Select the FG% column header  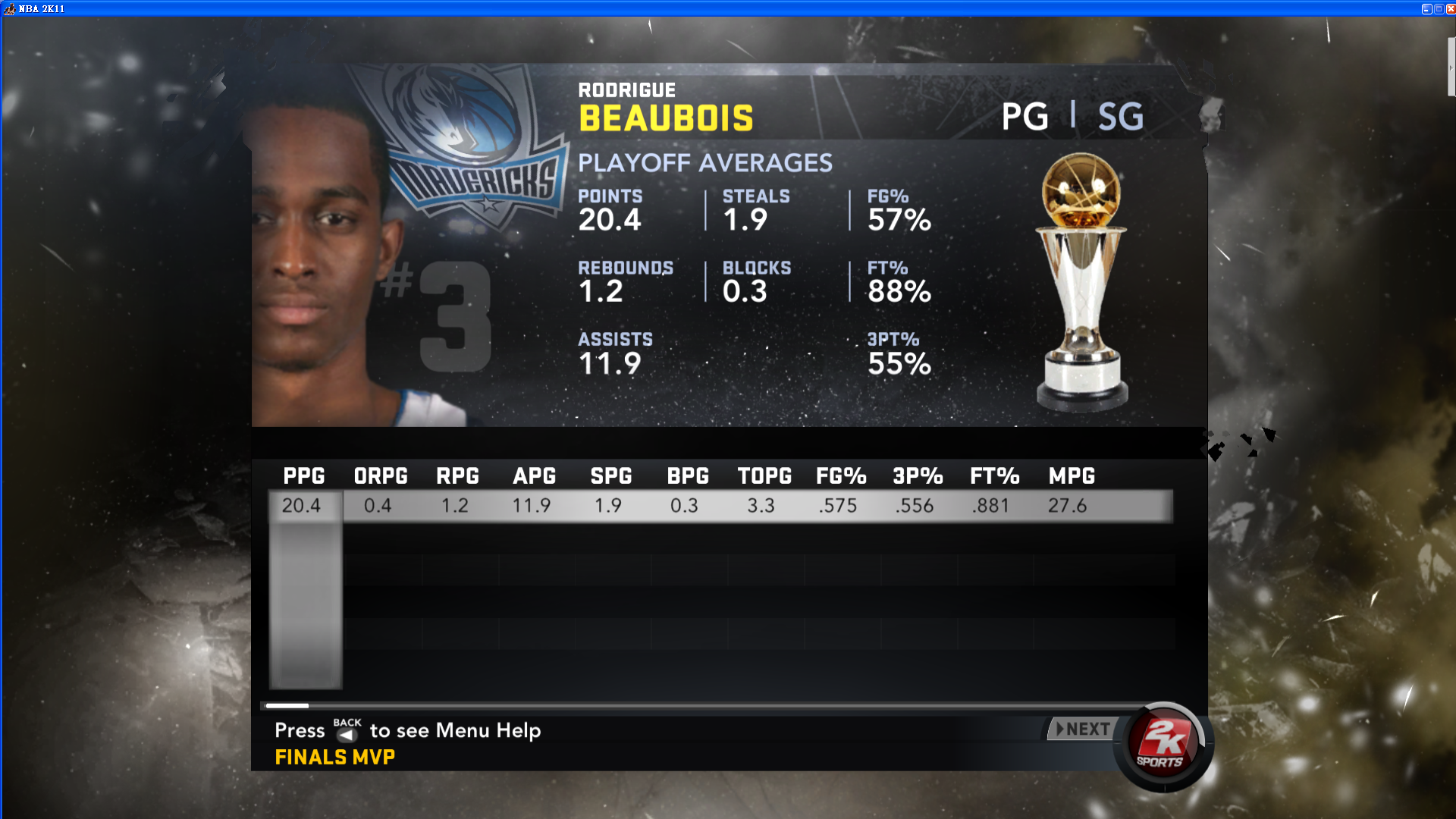[x=841, y=476]
